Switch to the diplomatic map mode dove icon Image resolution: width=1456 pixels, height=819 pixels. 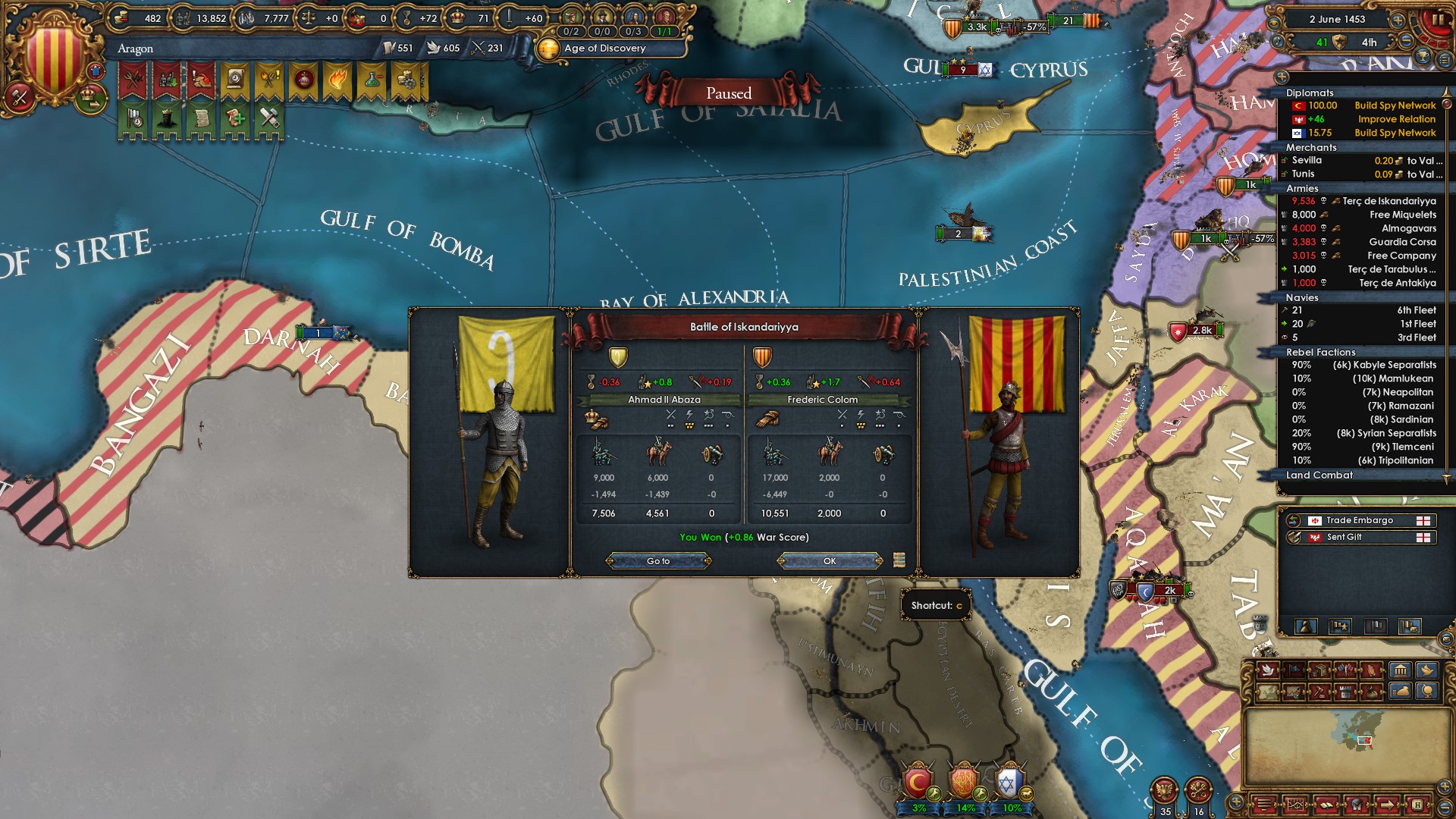[x=1267, y=670]
